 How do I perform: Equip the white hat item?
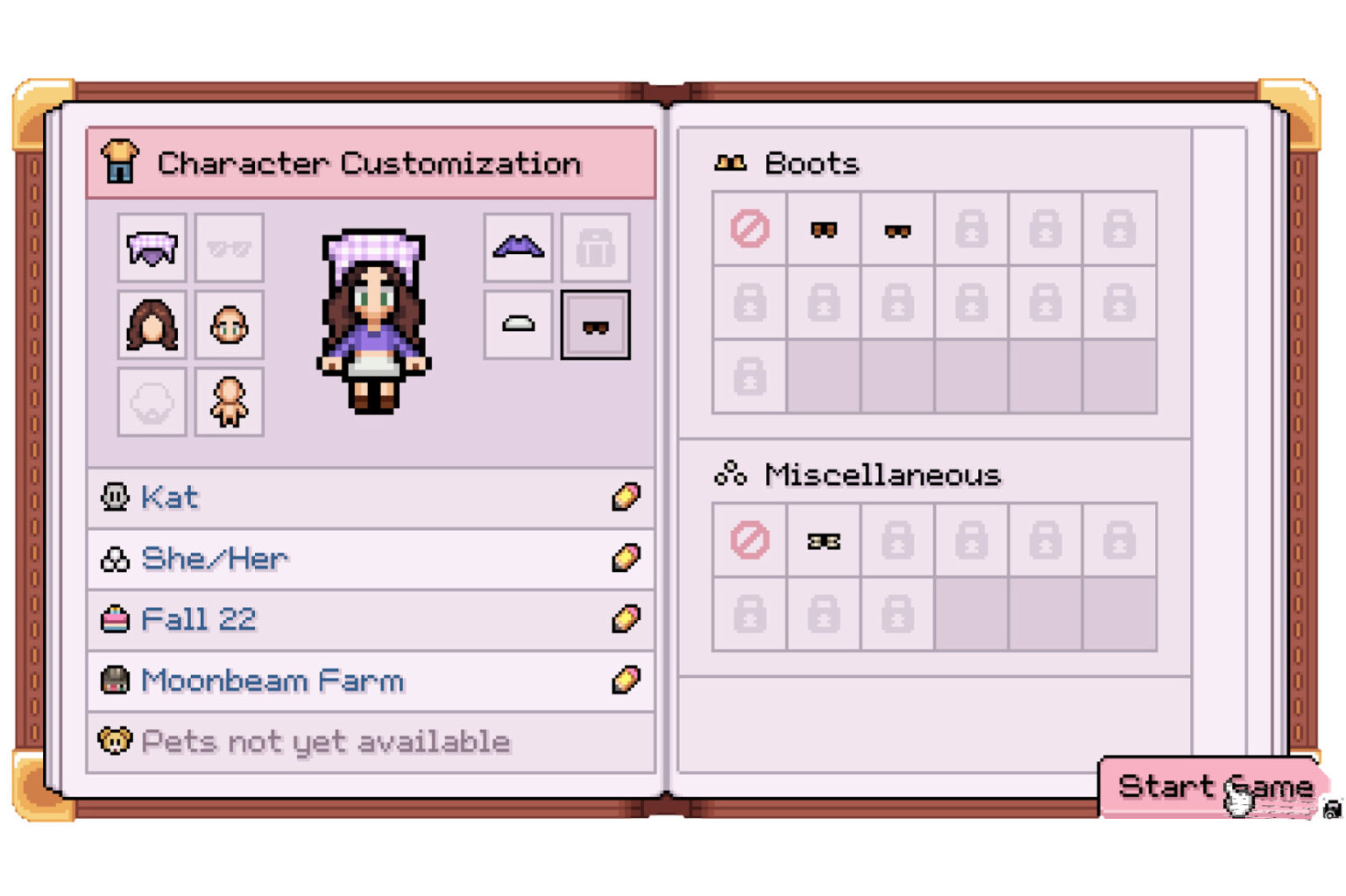tap(517, 325)
